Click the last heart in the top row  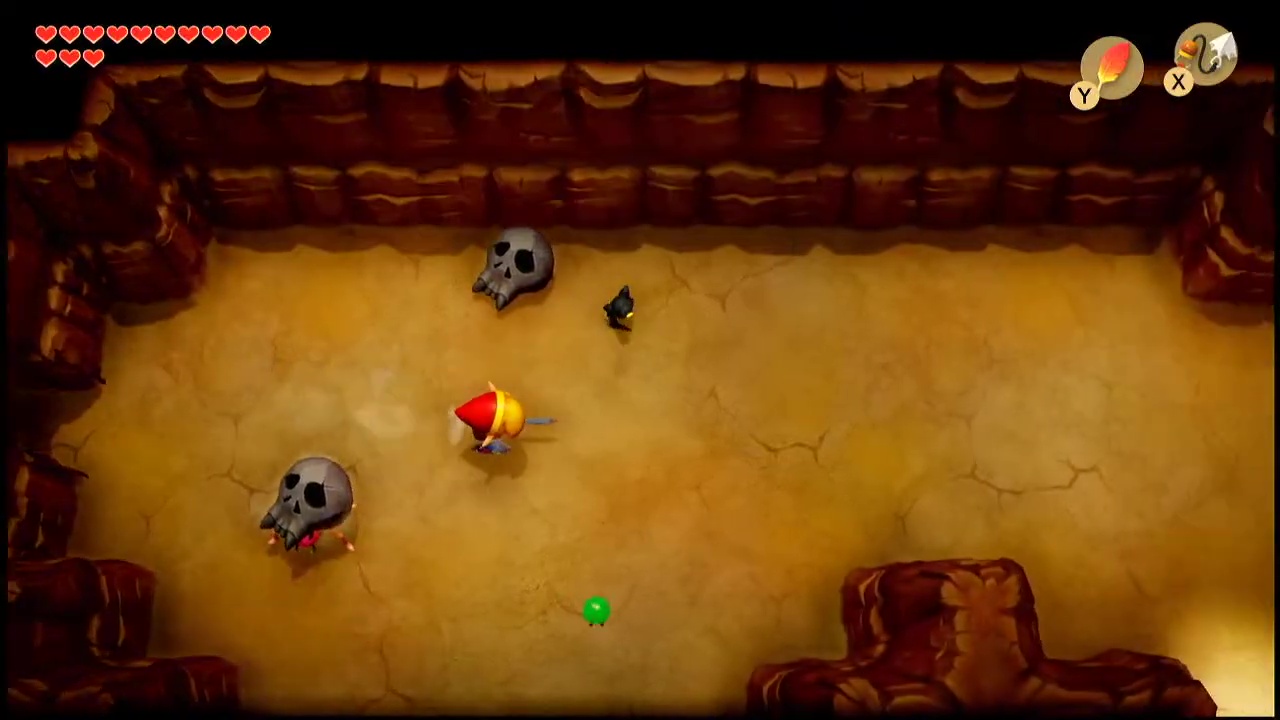(x=259, y=35)
